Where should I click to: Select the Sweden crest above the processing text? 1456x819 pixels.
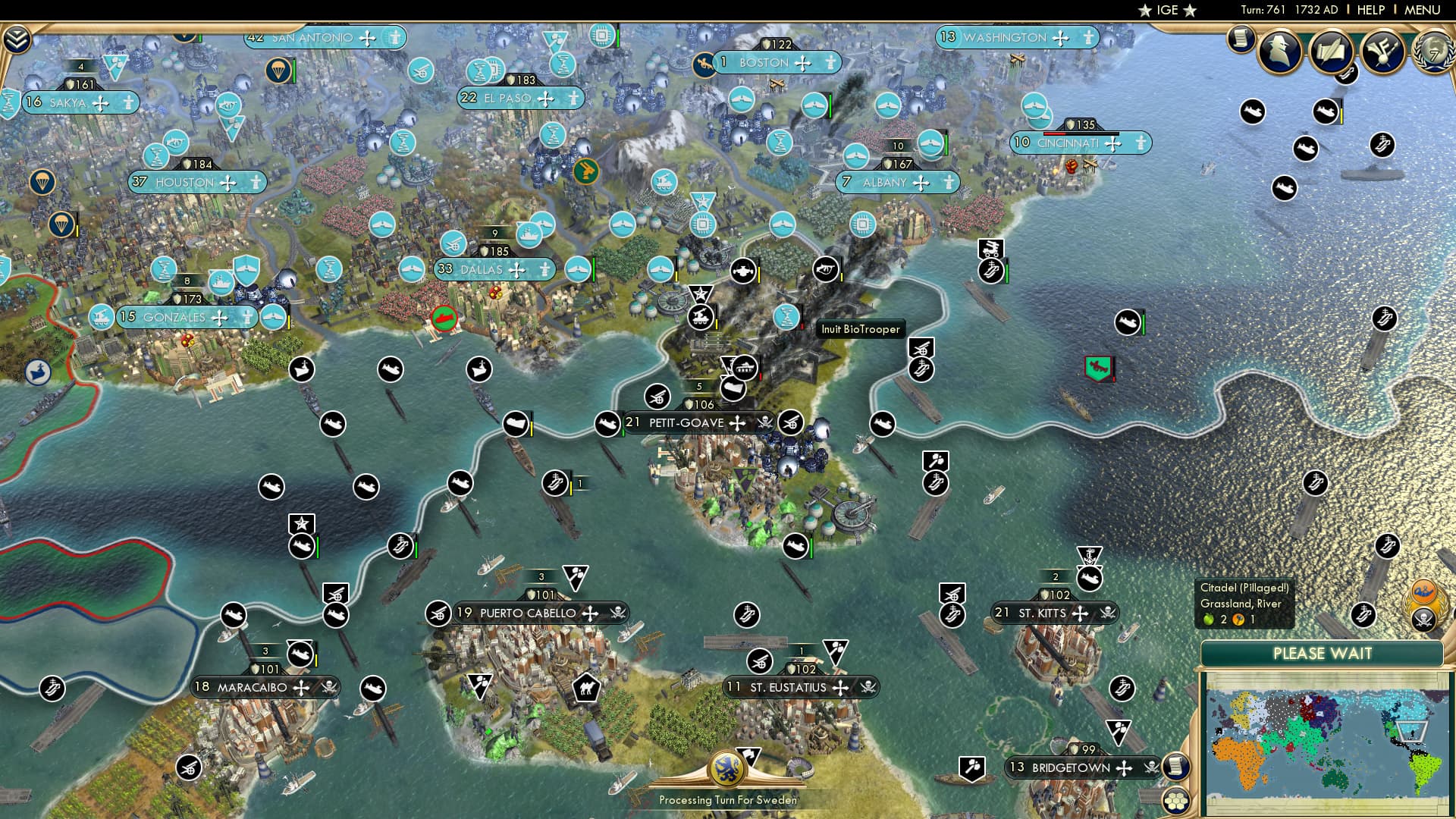click(x=728, y=767)
